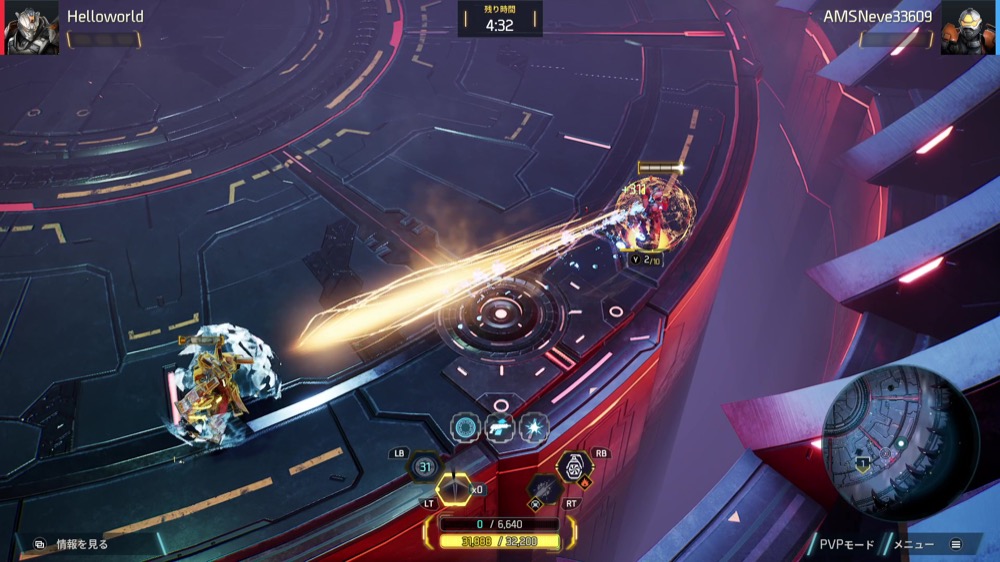Activate the grenade ability icon
Image resolution: width=1000 pixels, height=562 pixels.
pyautogui.click(x=573, y=466)
